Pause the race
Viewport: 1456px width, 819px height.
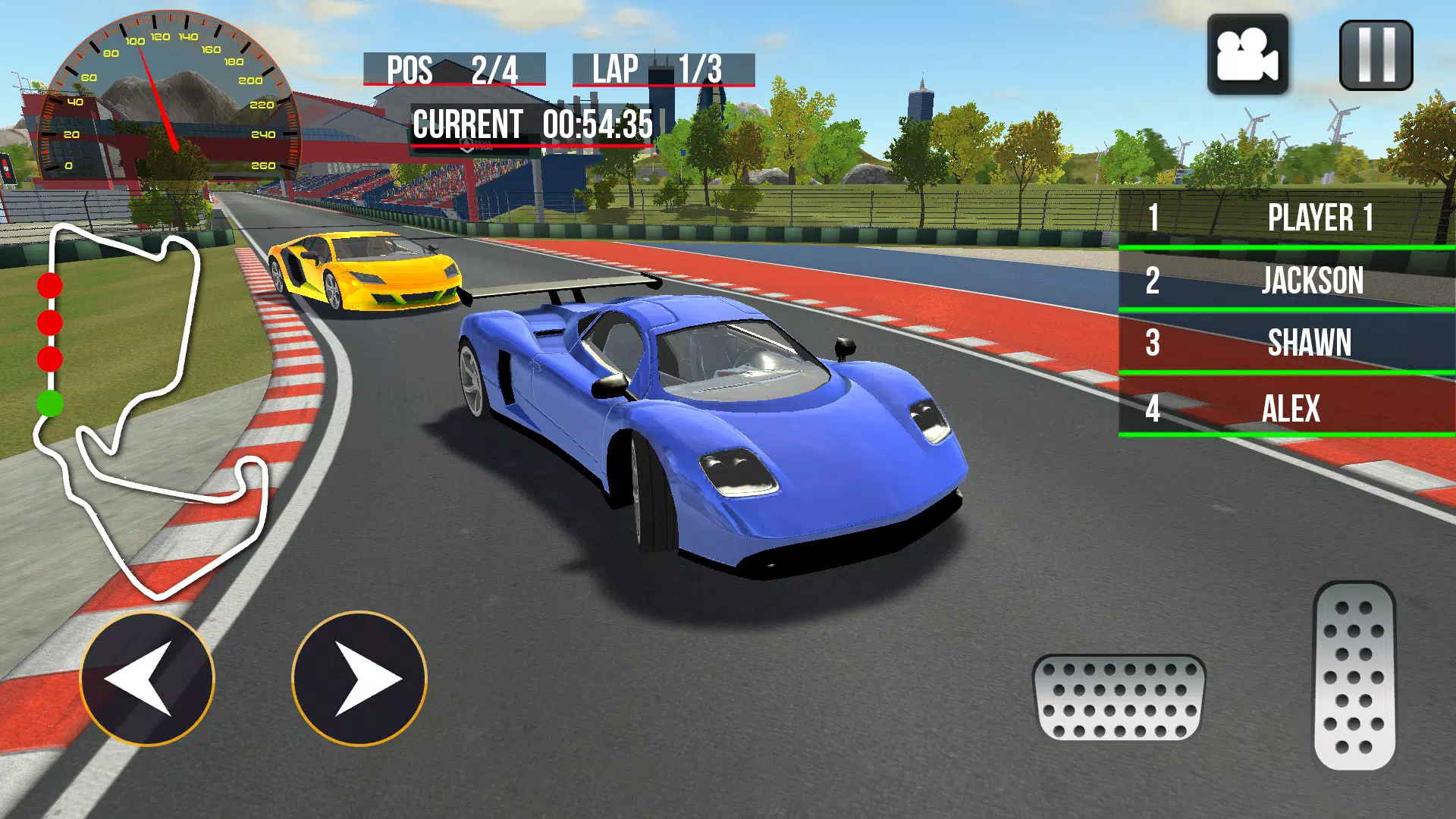(1376, 55)
